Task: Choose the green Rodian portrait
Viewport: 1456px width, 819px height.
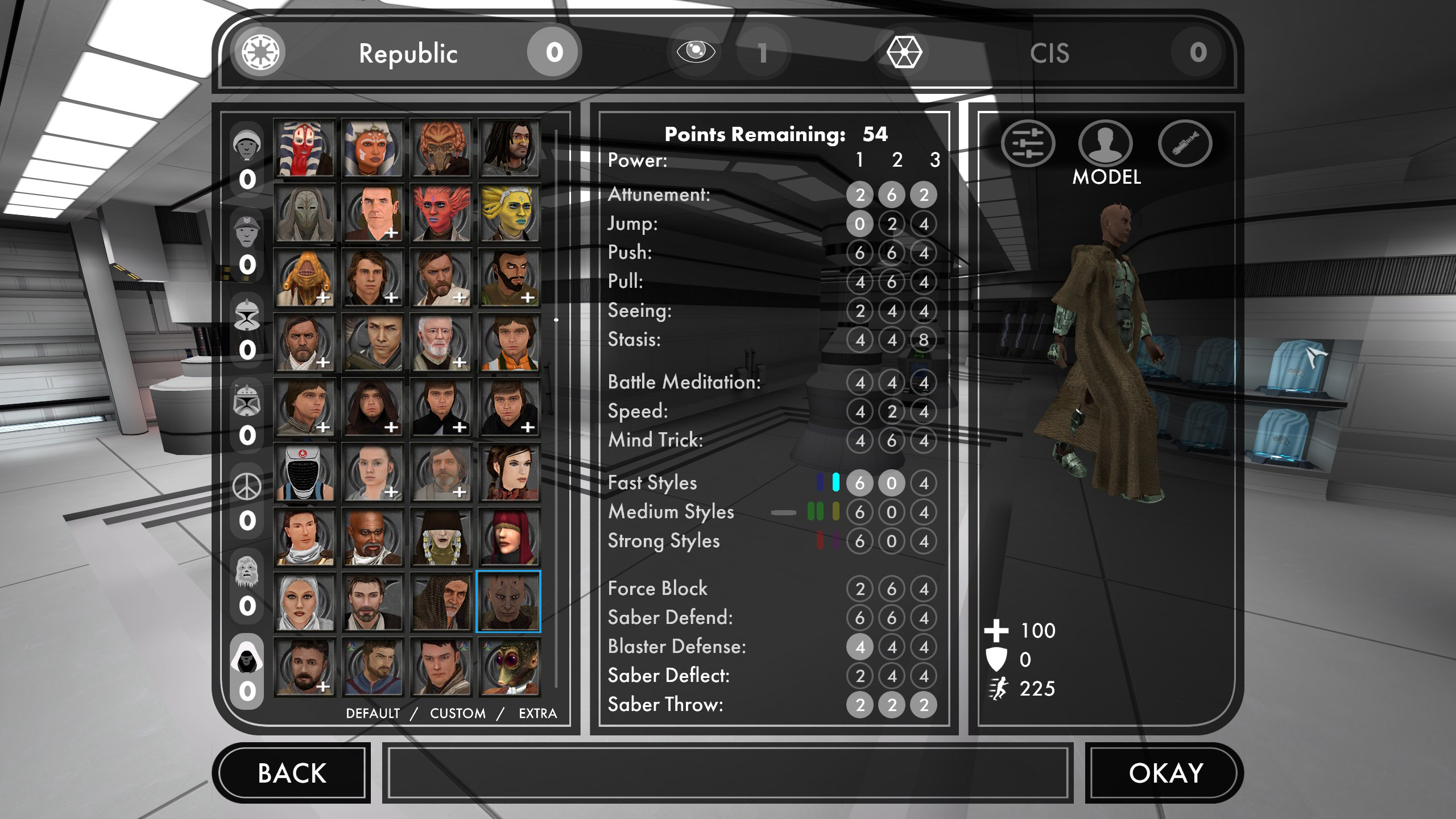Action: (509, 667)
